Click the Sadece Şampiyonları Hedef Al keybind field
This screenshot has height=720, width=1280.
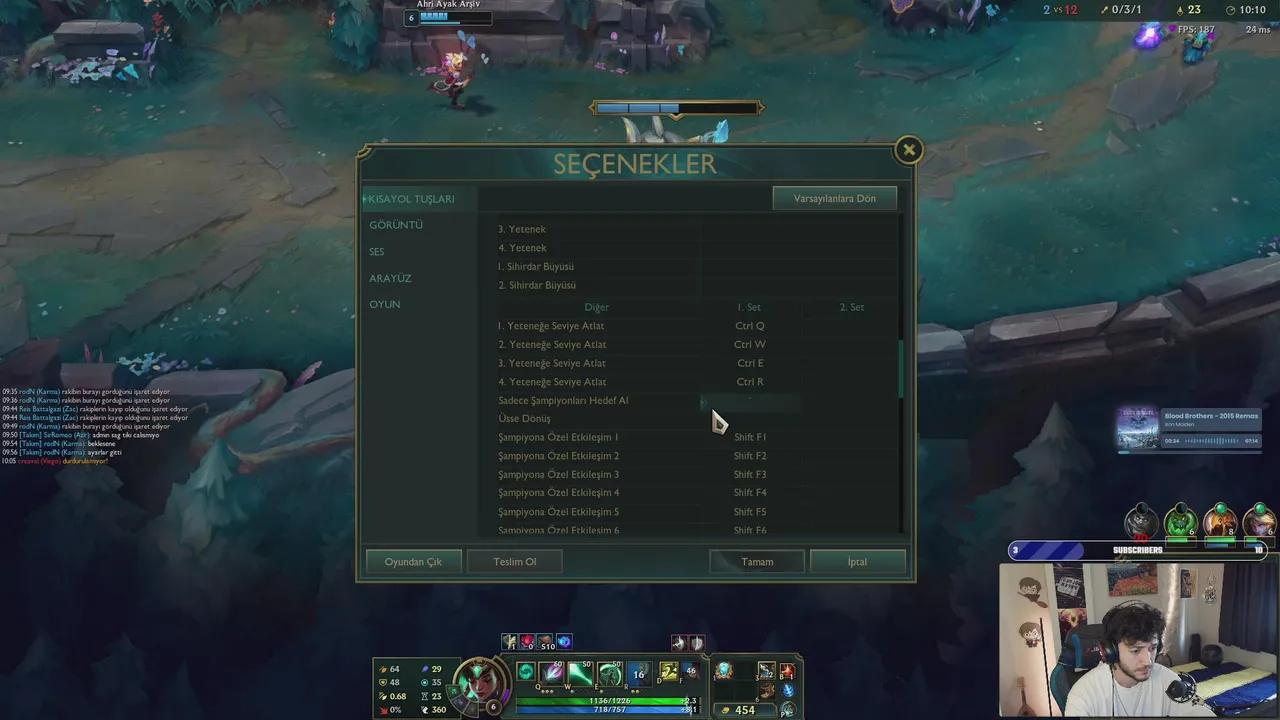[x=750, y=400]
